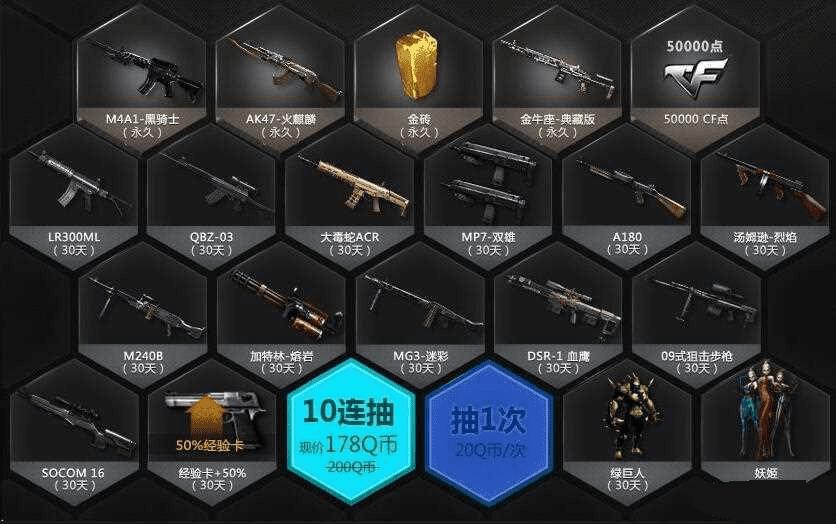View the 大毒蛇ACR rifle tile
The image size is (836, 524).
(348, 195)
